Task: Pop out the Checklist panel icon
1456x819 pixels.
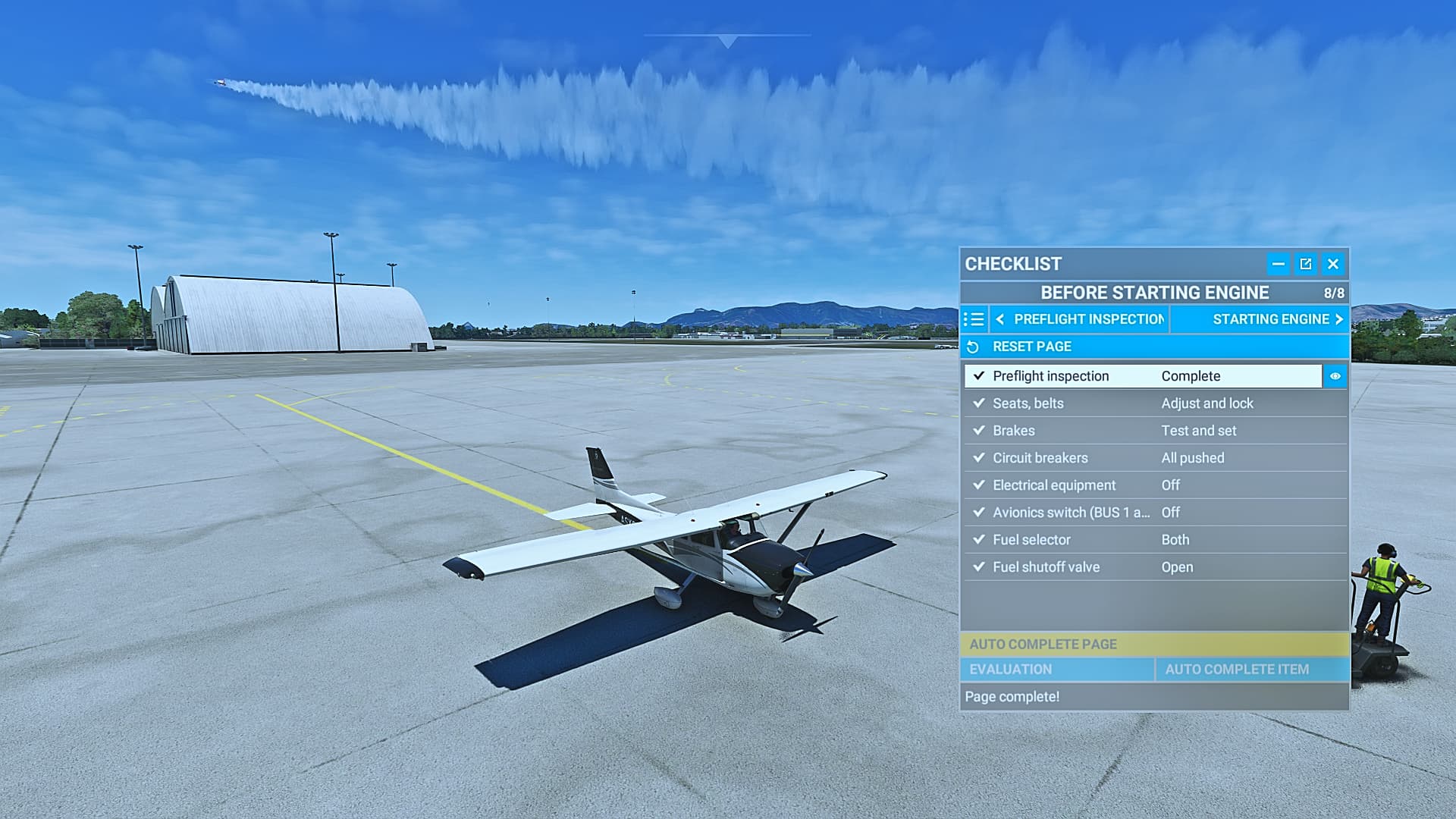Action: point(1306,264)
